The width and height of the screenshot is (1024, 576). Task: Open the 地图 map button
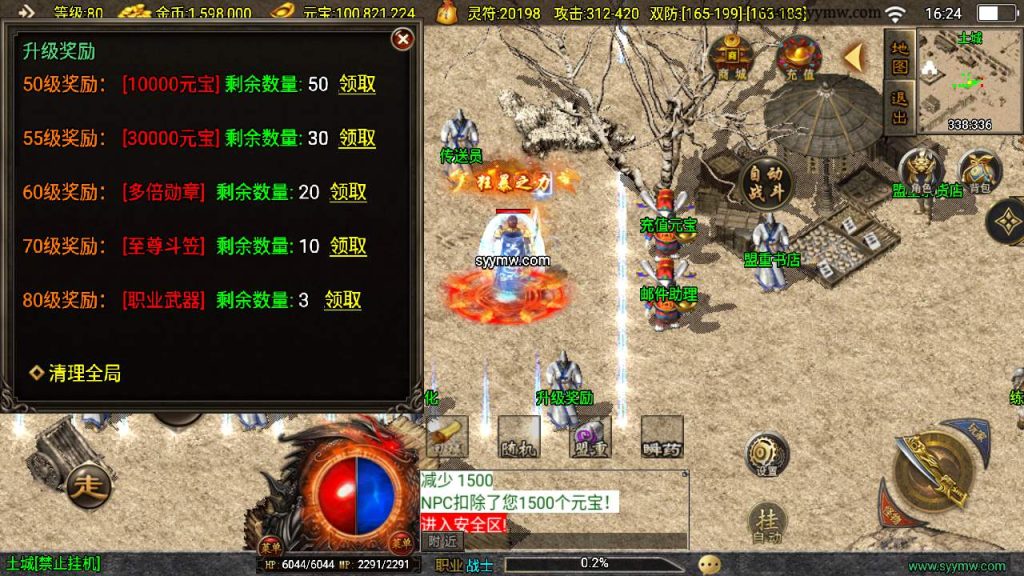tap(899, 57)
